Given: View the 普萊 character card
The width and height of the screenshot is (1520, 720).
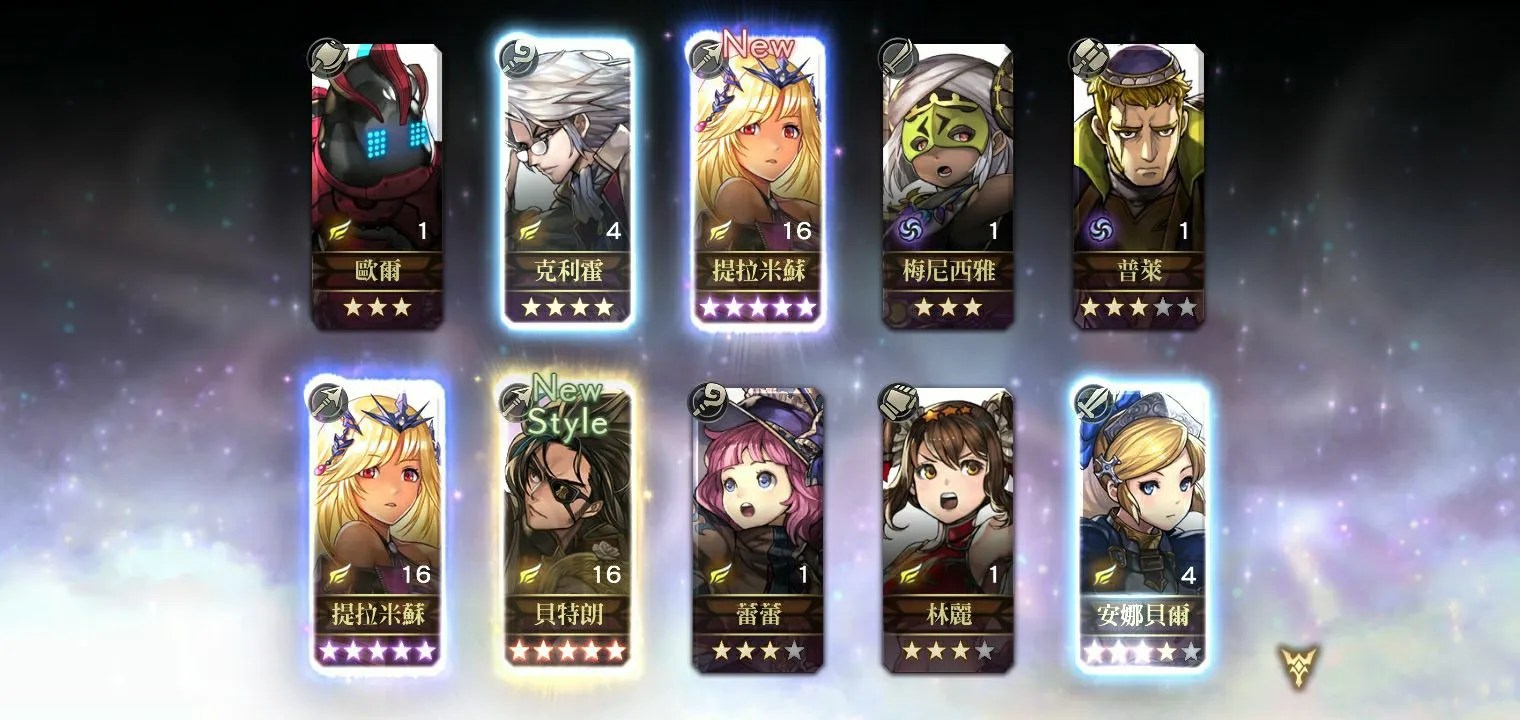Looking at the screenshot, I should pyautogui.click(x=1139, y=185).
